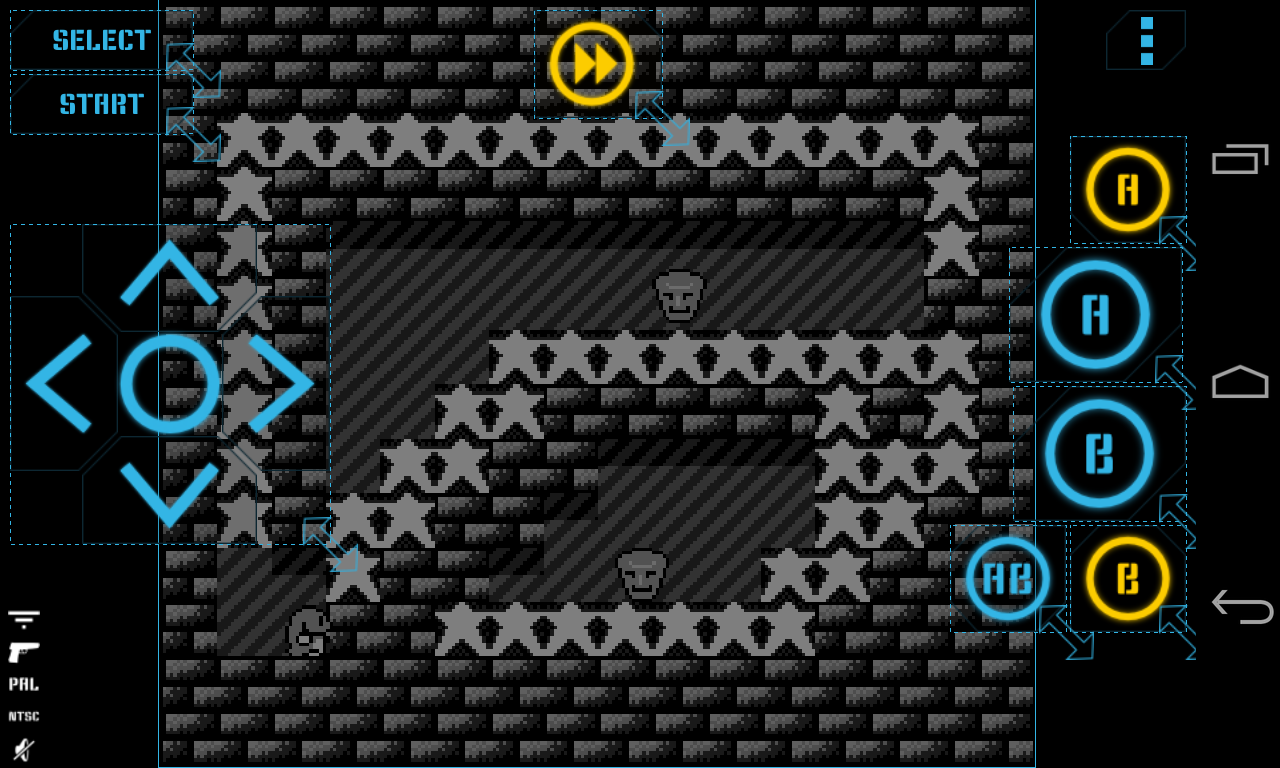The height and width of the screenshot is (768, 1280).
Task: Open the three-dot overflow menu
Action: [1145, 38]
